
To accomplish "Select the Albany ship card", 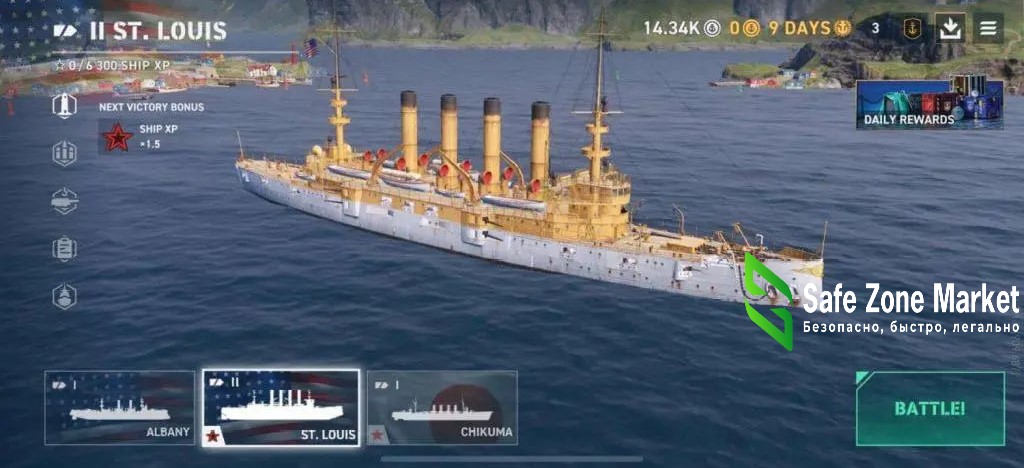I will [x=120, y=407].
